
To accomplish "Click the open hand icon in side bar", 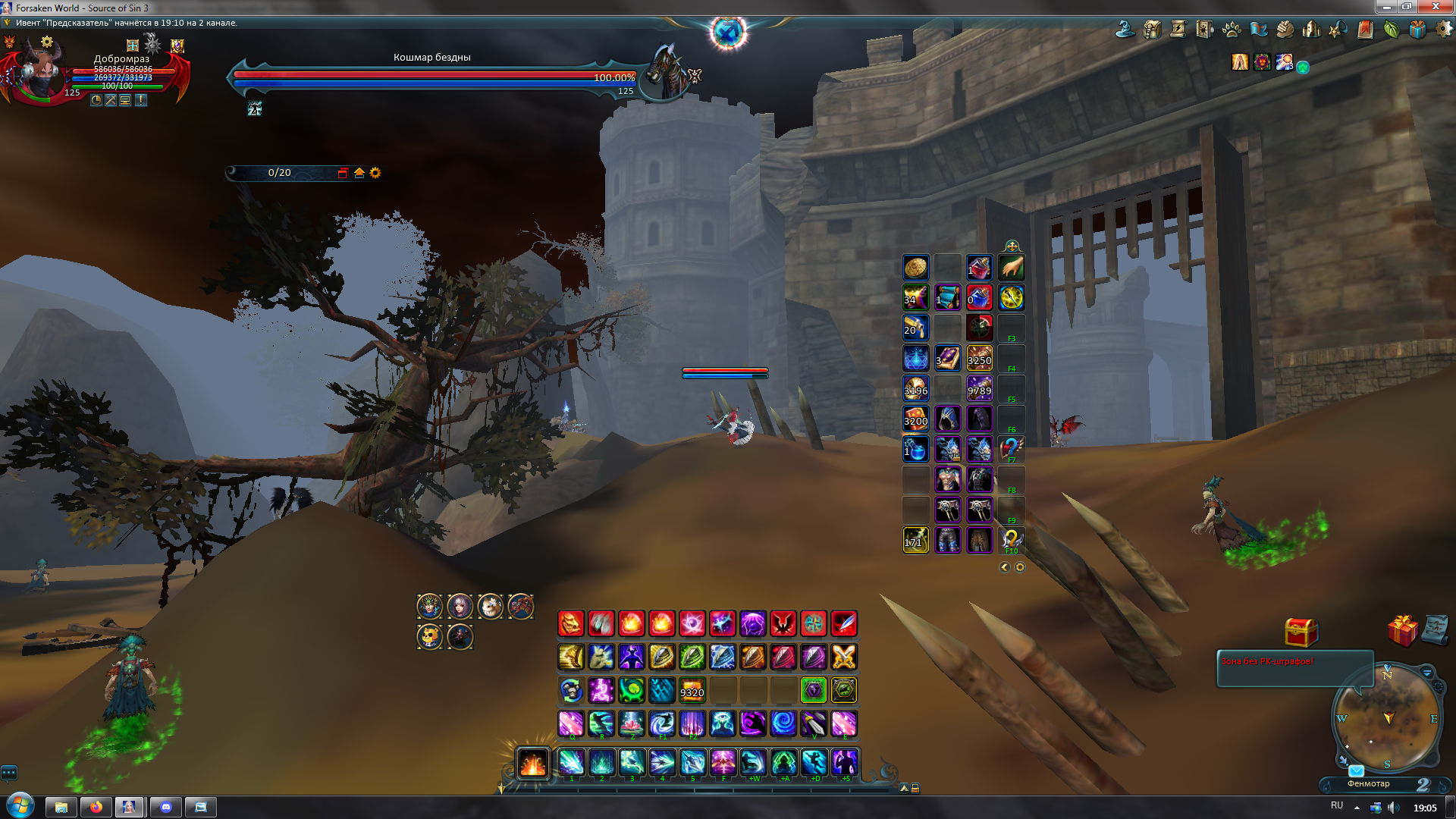I will 1012,267.
